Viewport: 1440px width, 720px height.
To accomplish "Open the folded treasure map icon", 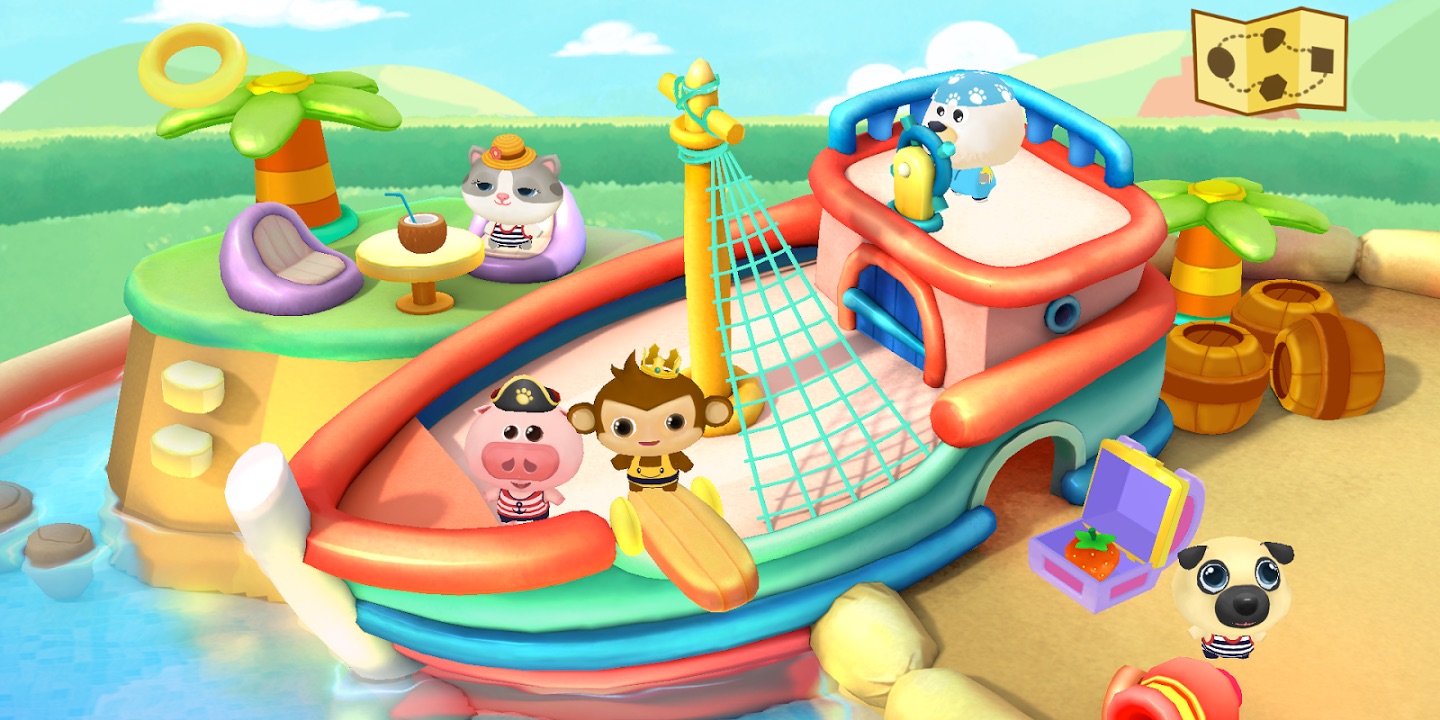I will pos(1270,61).
